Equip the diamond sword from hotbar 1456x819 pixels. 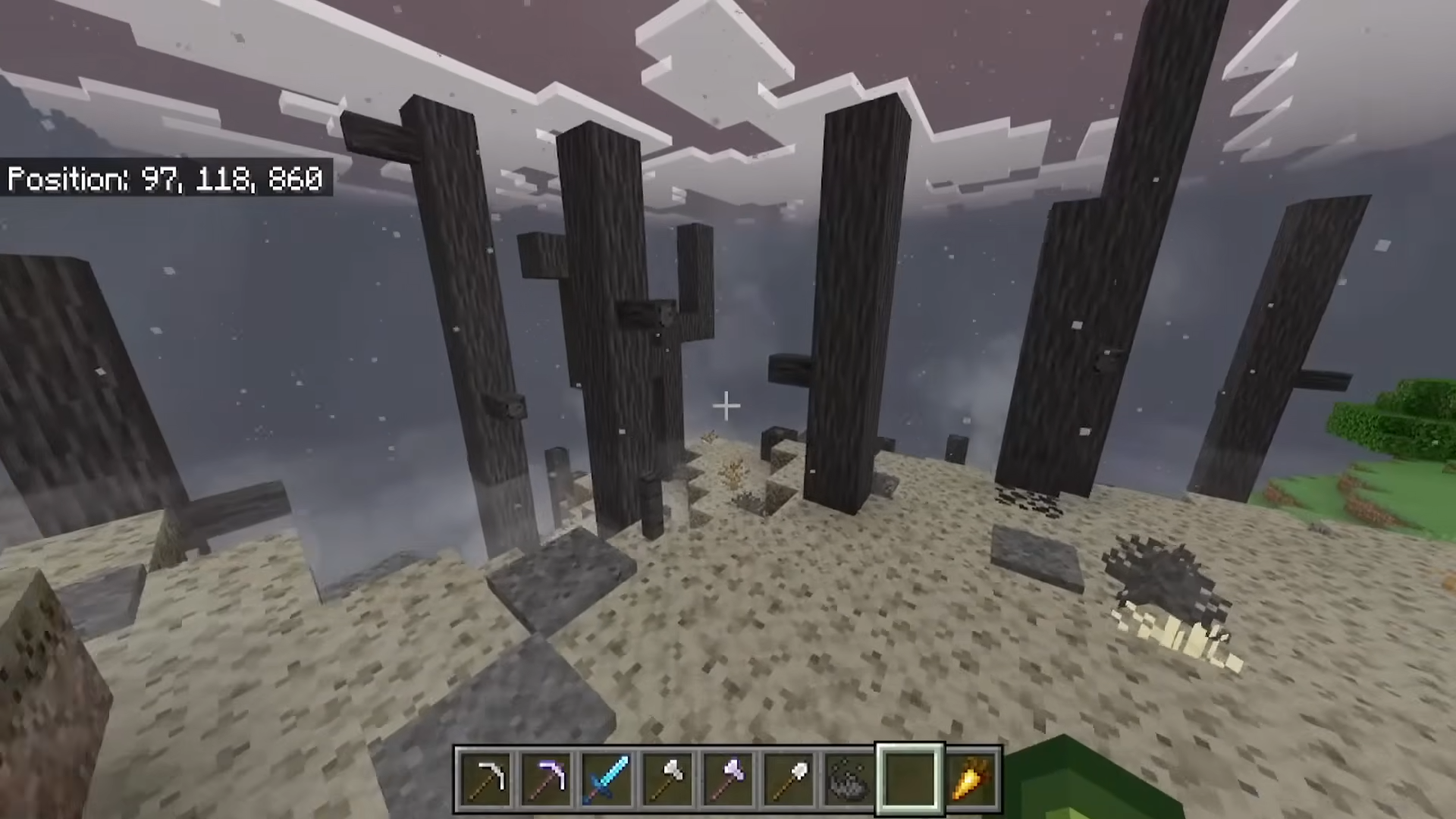[x=607, y=779]
